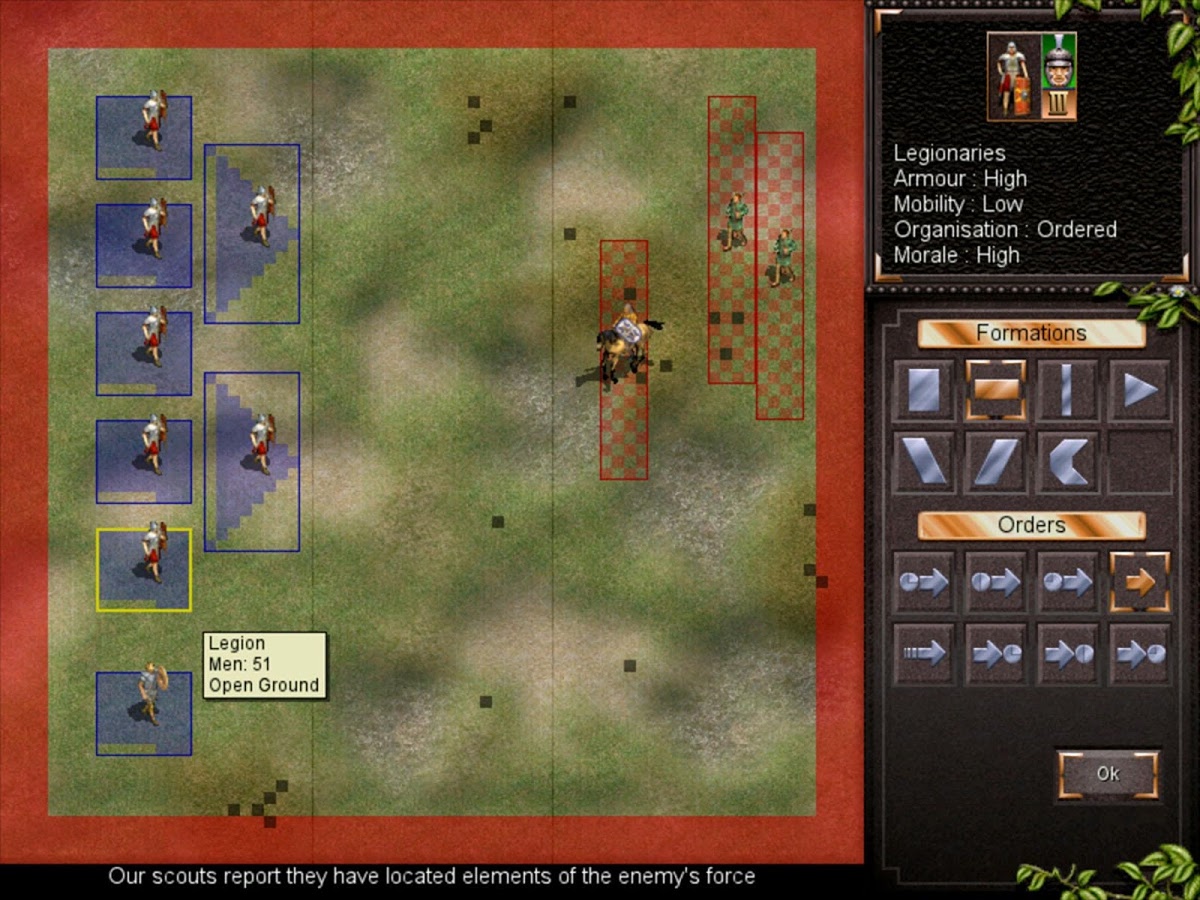Pick the thin vertical column formation
The width and height of the screenshot is (1200, 900).
tap(1067, 390)
